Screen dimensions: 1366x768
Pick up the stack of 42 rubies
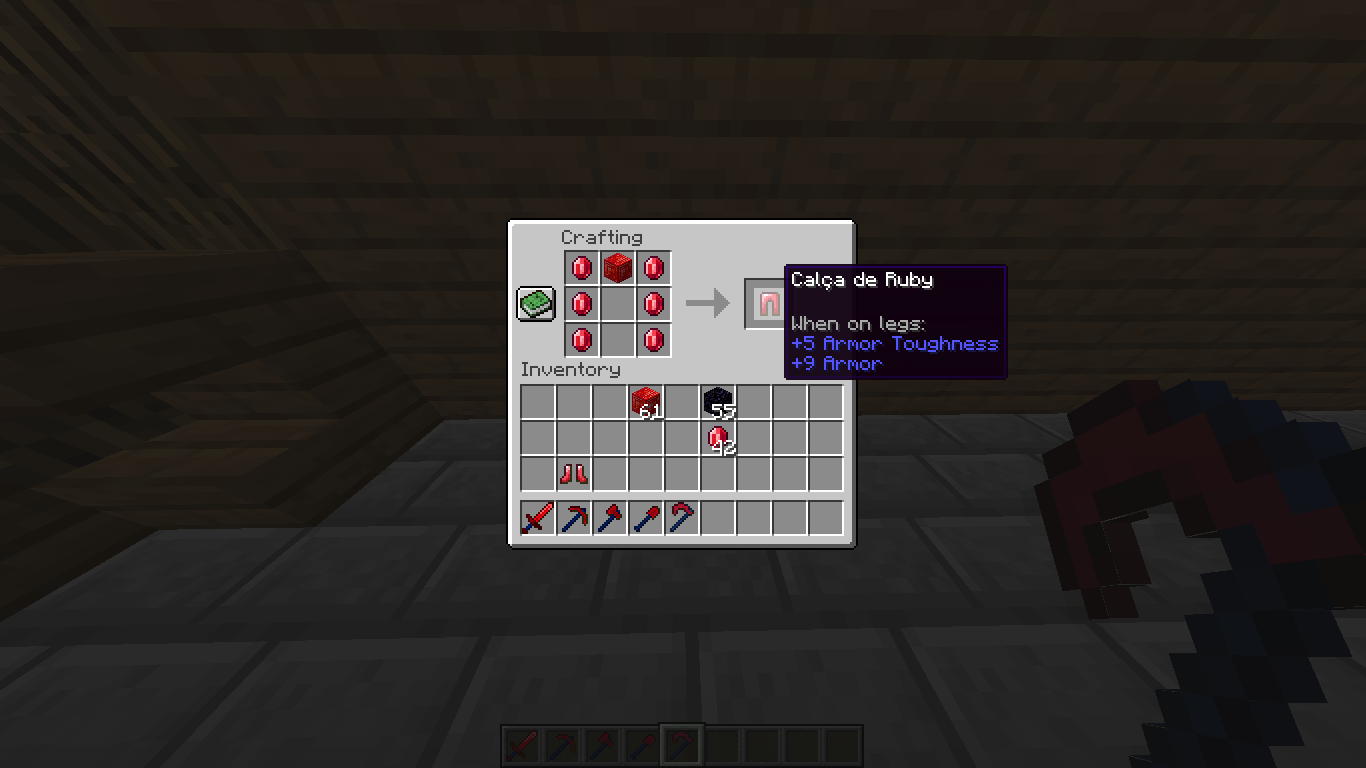tap(718, 439)
